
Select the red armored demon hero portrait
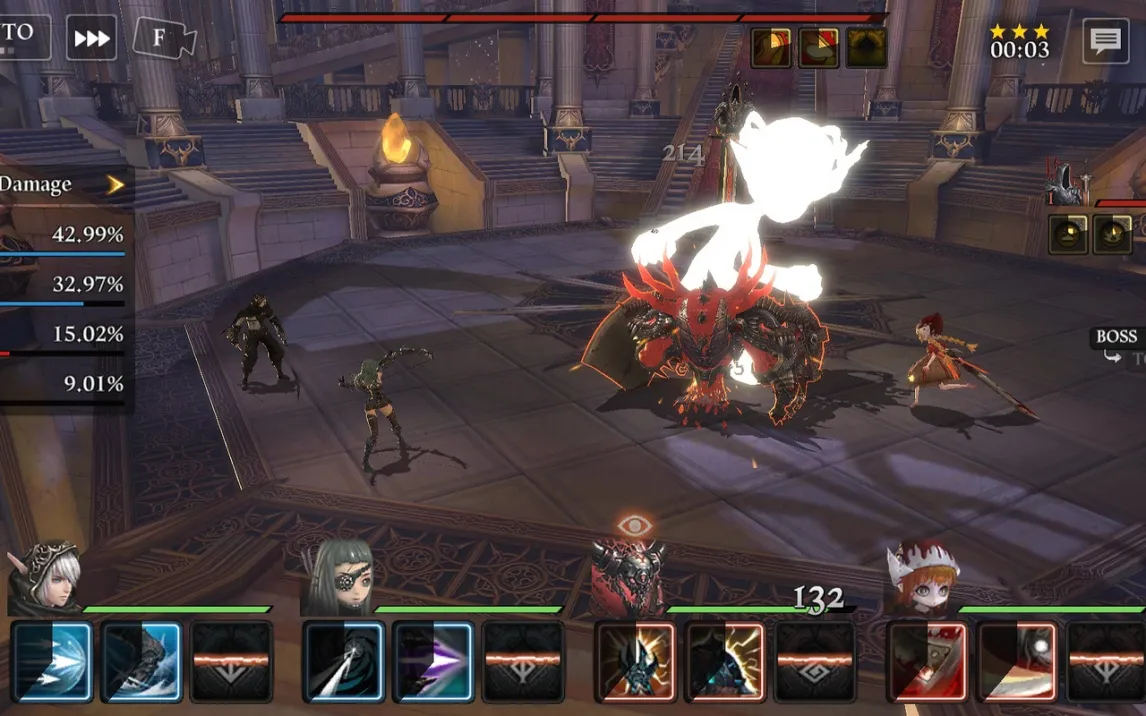tap(629, 578)
